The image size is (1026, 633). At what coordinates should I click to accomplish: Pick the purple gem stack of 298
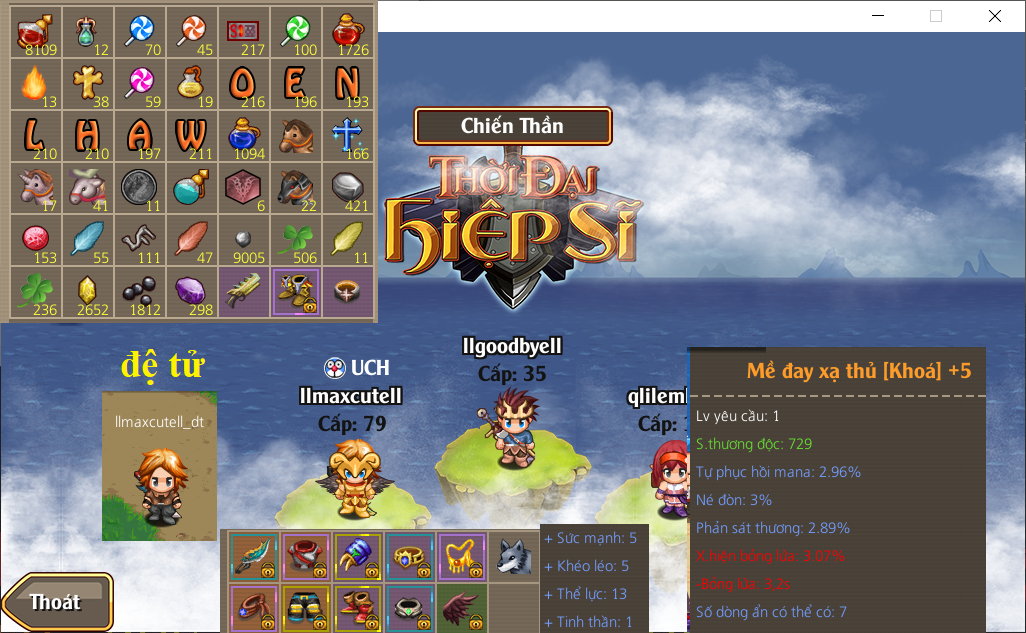(191, 292)
